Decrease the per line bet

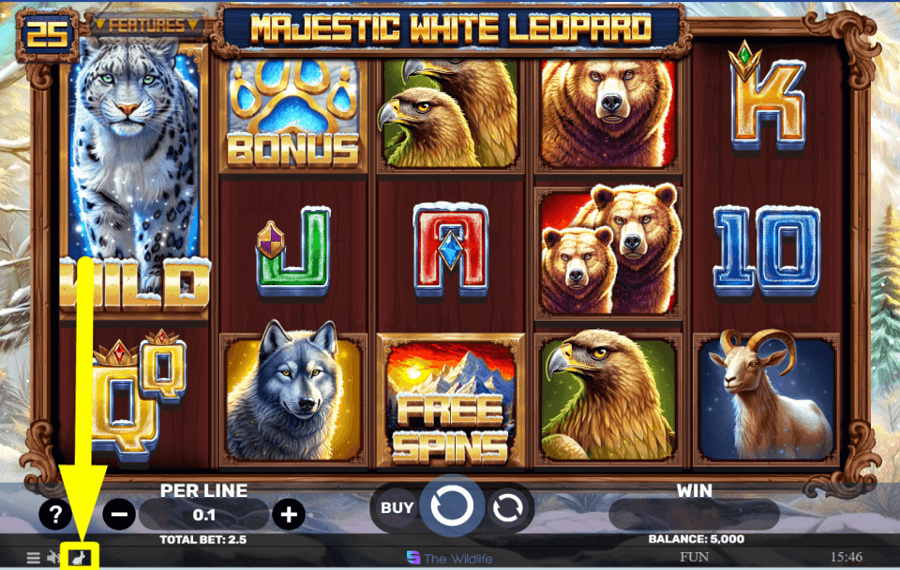point(119,514)
